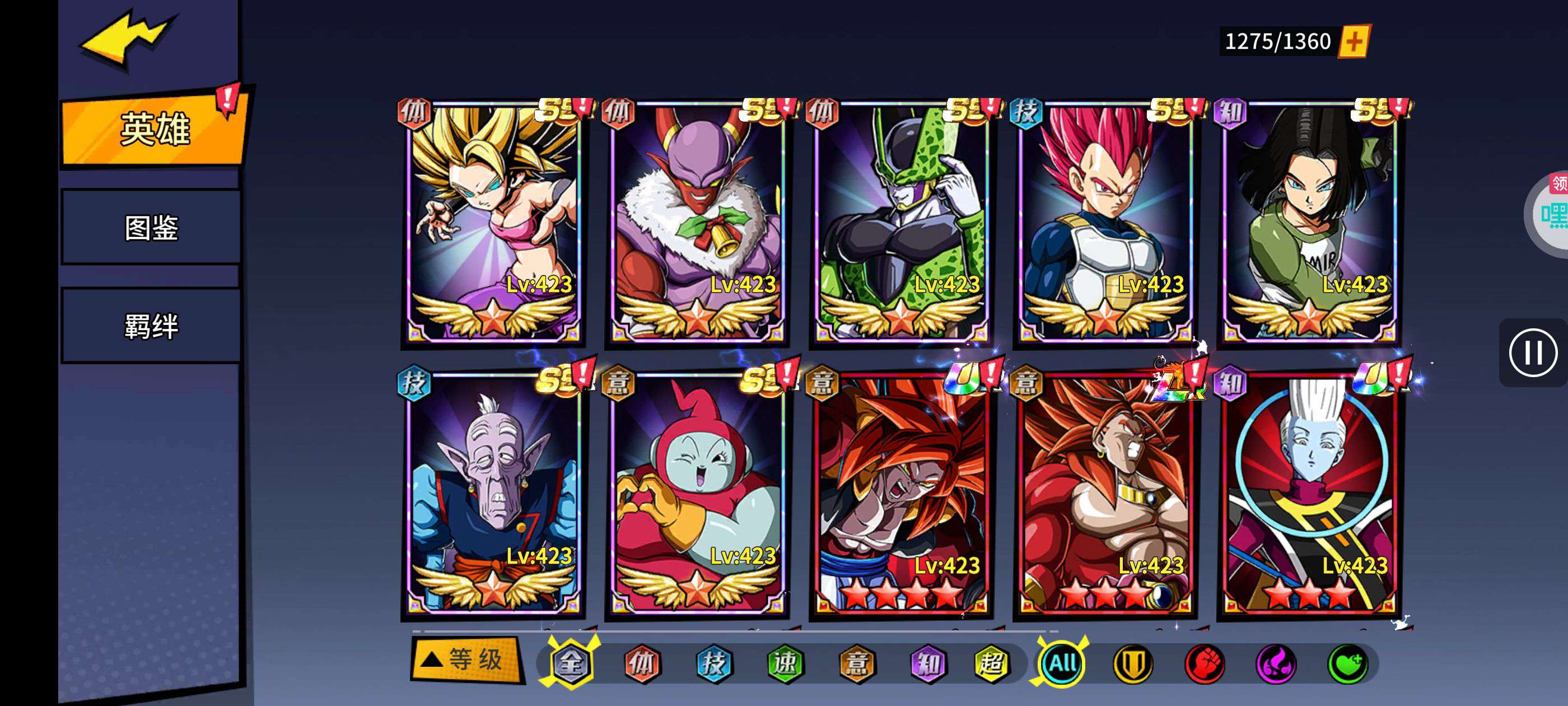The height and width of the screenshot is (706, 1568).
Task: Filter heroes by the green 速 type
Action: [785, 663]
